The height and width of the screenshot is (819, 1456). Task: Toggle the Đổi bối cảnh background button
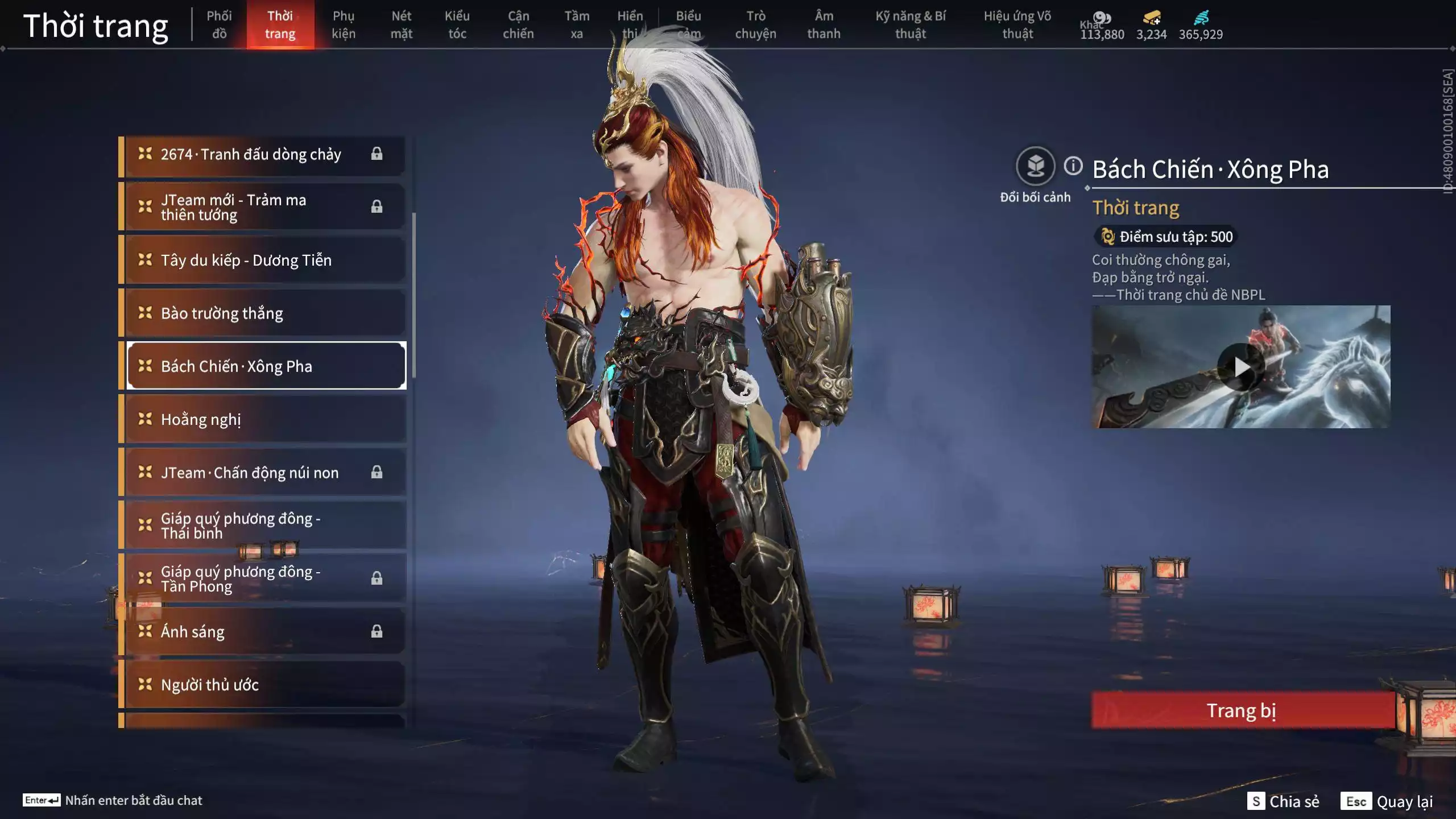coord(1035,166)
